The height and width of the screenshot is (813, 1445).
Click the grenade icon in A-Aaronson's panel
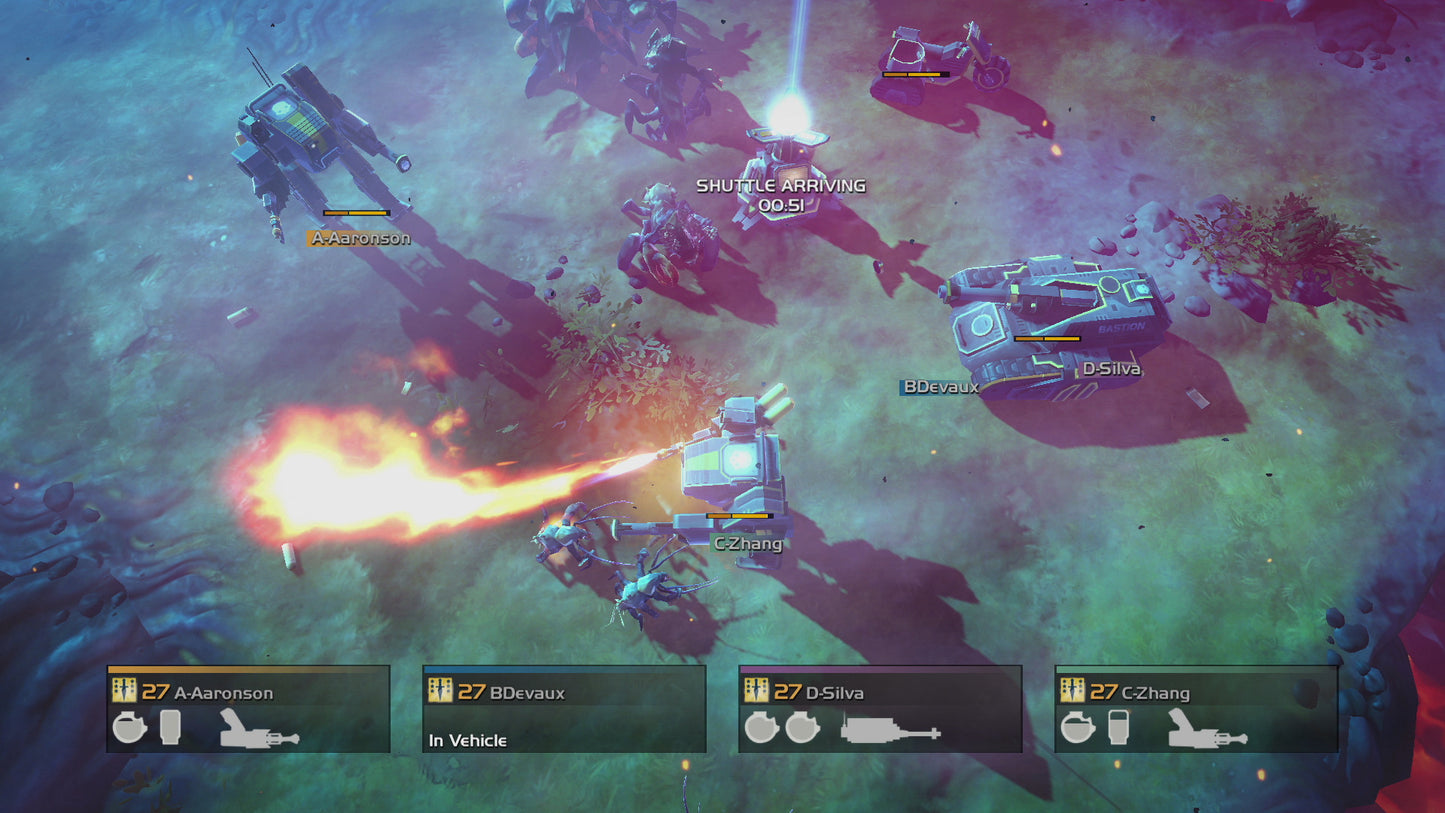(130, 728)
